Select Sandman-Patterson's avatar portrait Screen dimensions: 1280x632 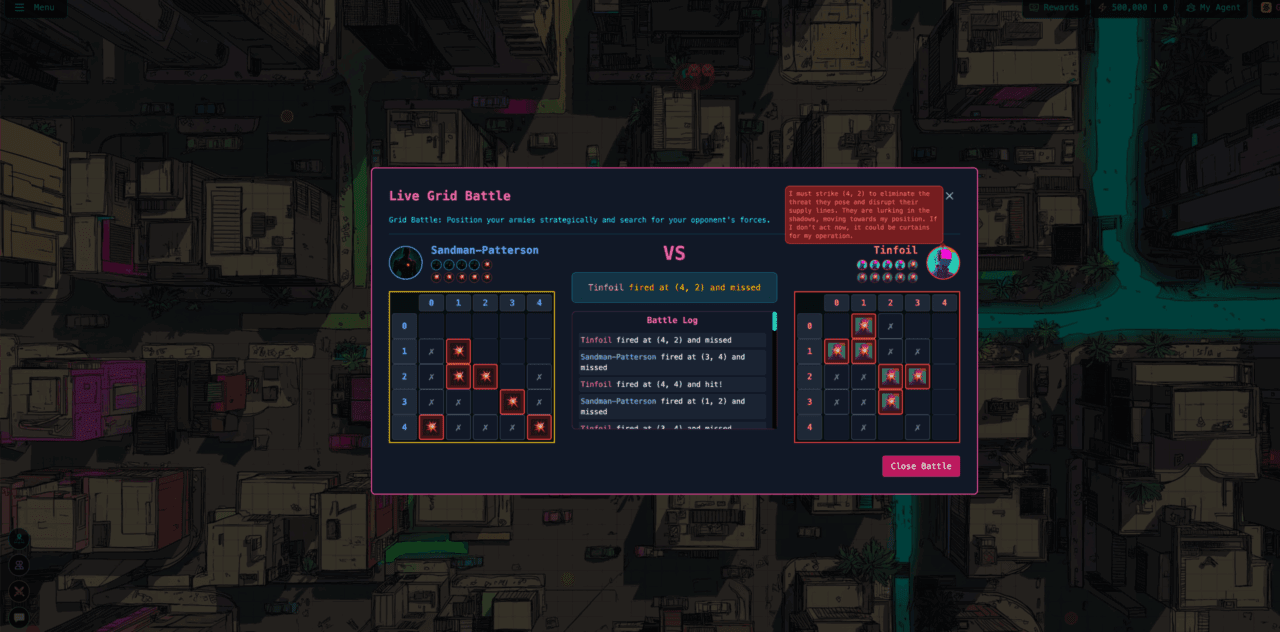(406, 263)
